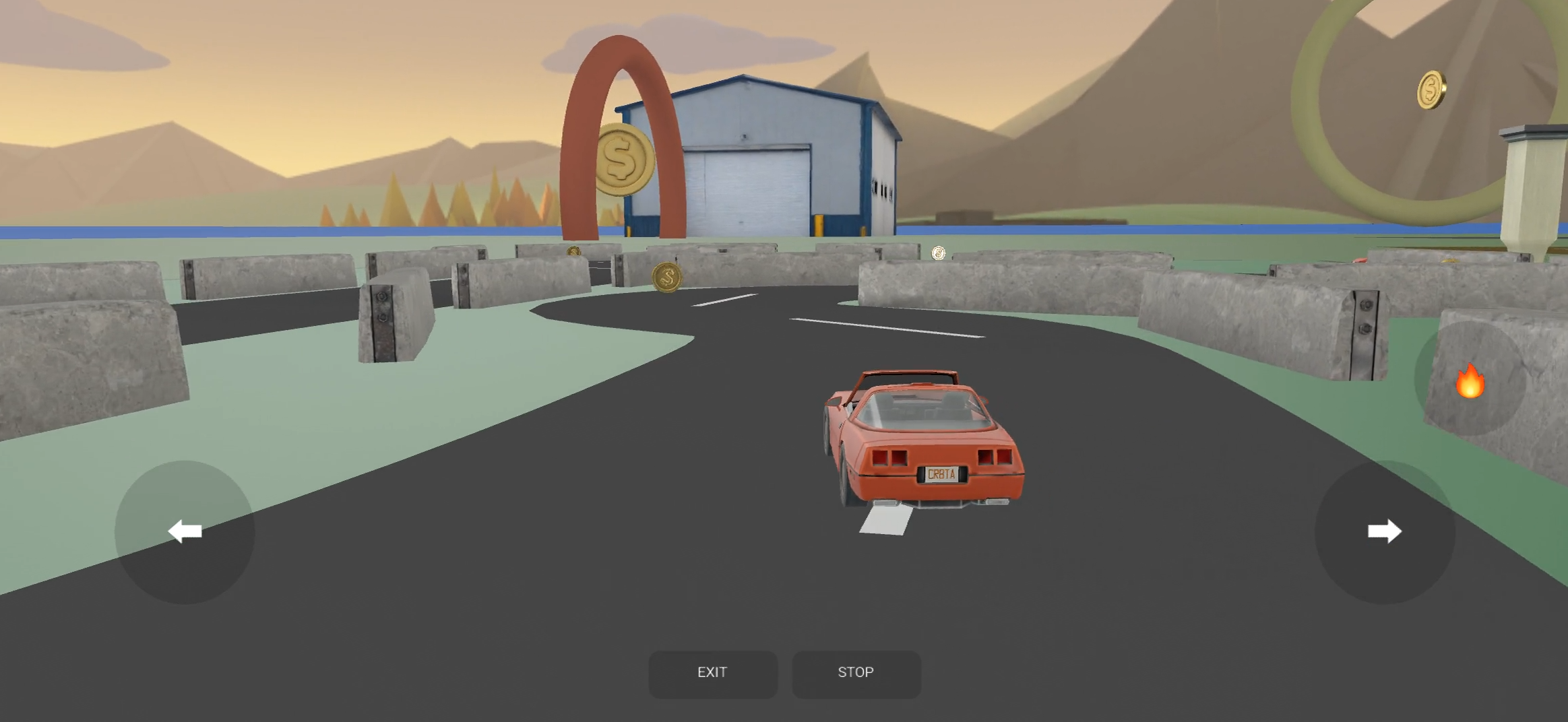Screen dimensions: 1568x722
Task: Steer left with the left arrow
Action: point(185,531)
